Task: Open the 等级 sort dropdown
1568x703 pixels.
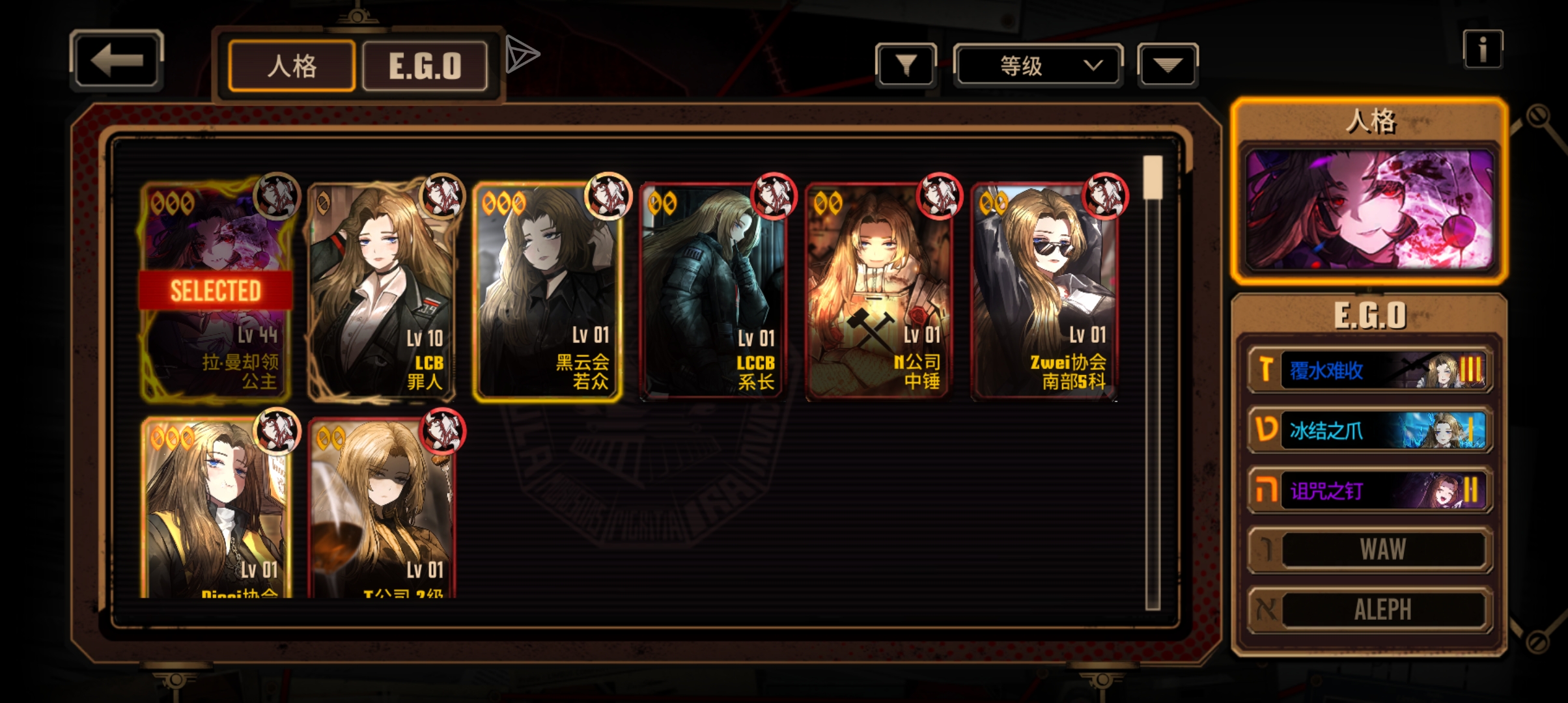Action: click(x=1038, y=65)
